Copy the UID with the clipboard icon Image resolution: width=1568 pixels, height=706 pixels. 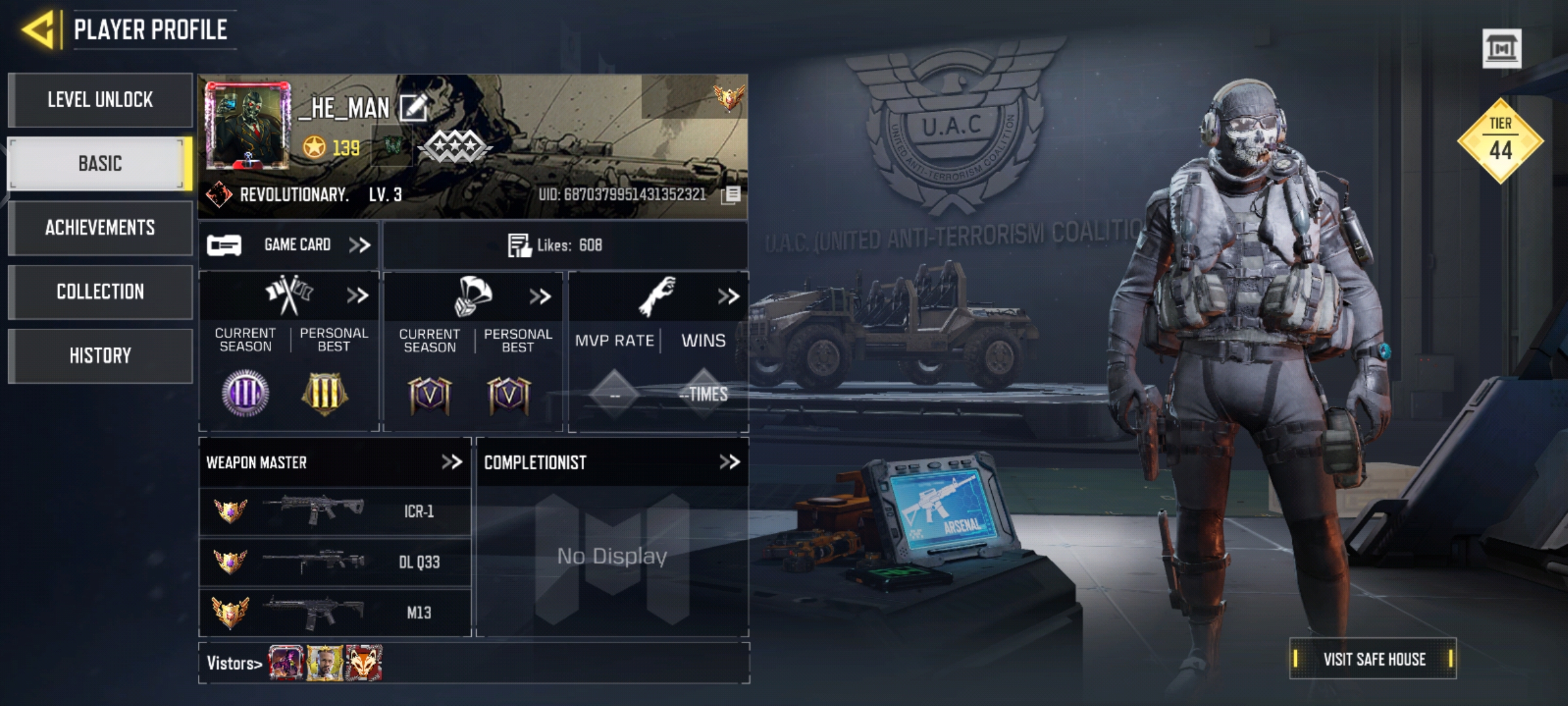click(732, 195)
